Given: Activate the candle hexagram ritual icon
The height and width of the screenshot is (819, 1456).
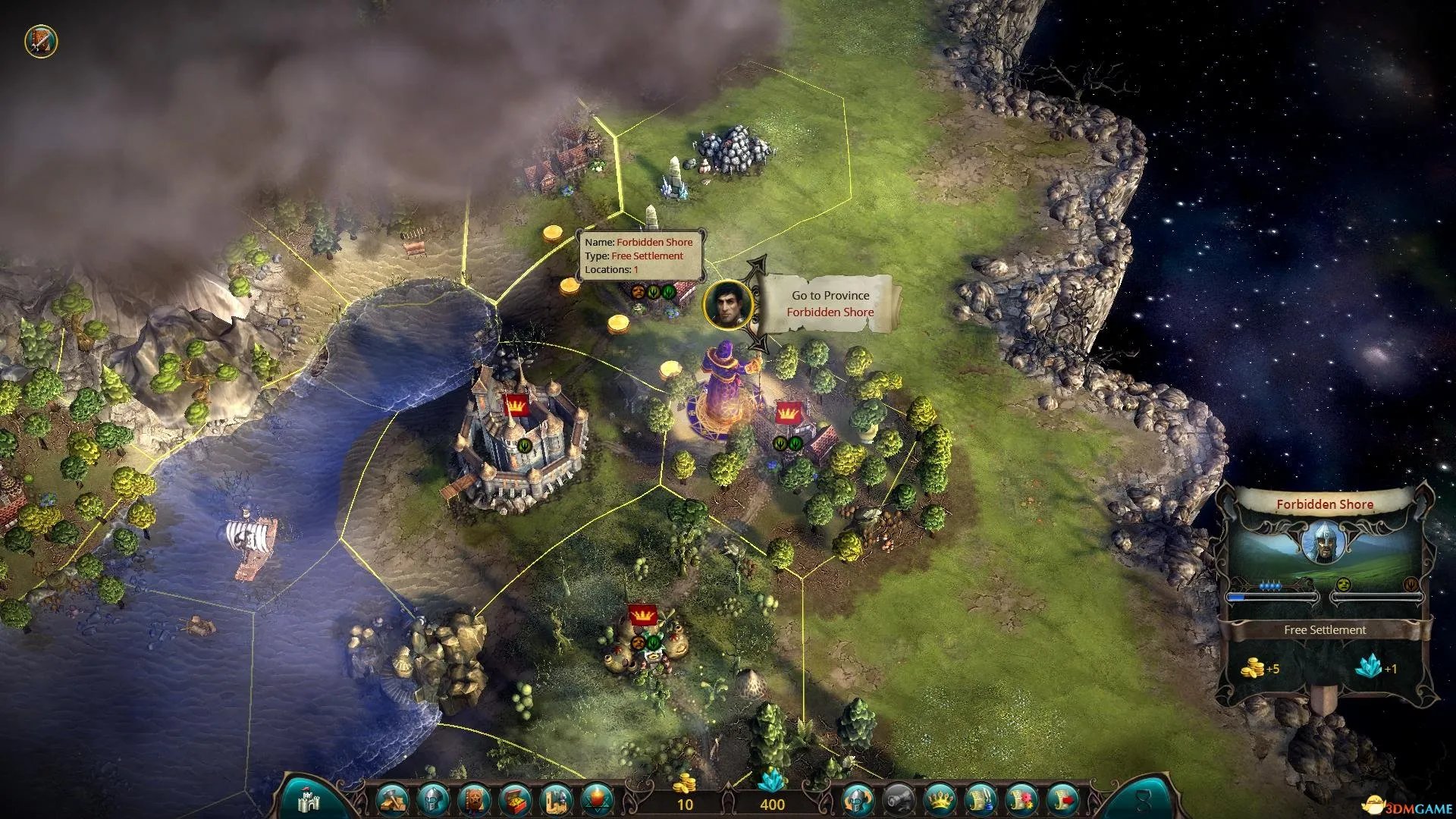Looking at the screenshot, I should point(598,800).
